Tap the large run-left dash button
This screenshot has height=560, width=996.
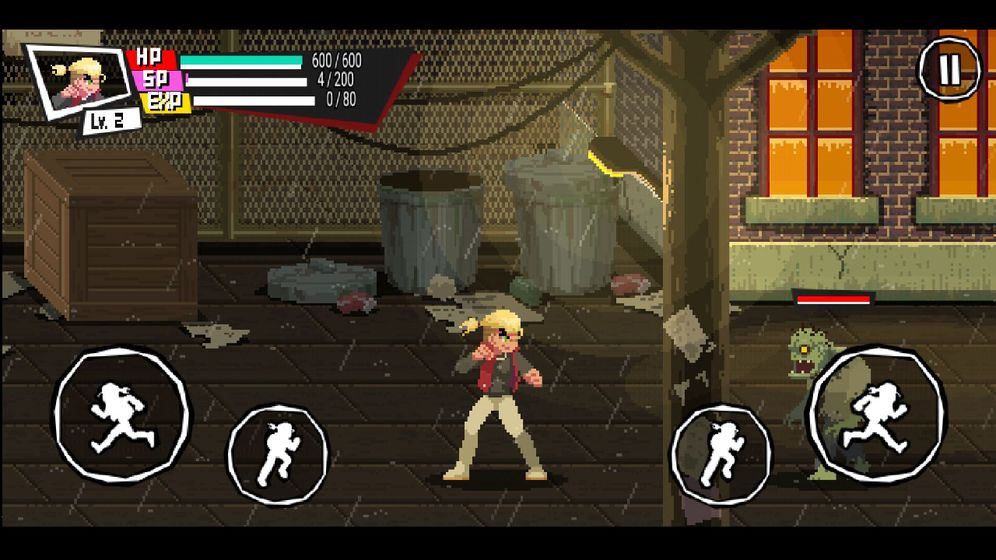click(x=121, y=414)
